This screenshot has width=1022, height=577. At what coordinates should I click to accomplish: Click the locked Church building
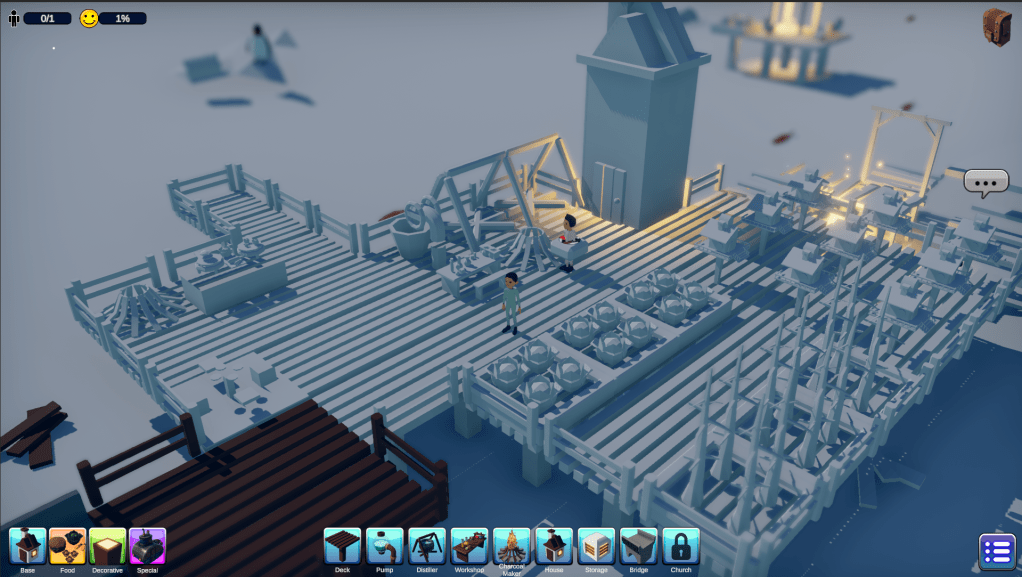681,546
